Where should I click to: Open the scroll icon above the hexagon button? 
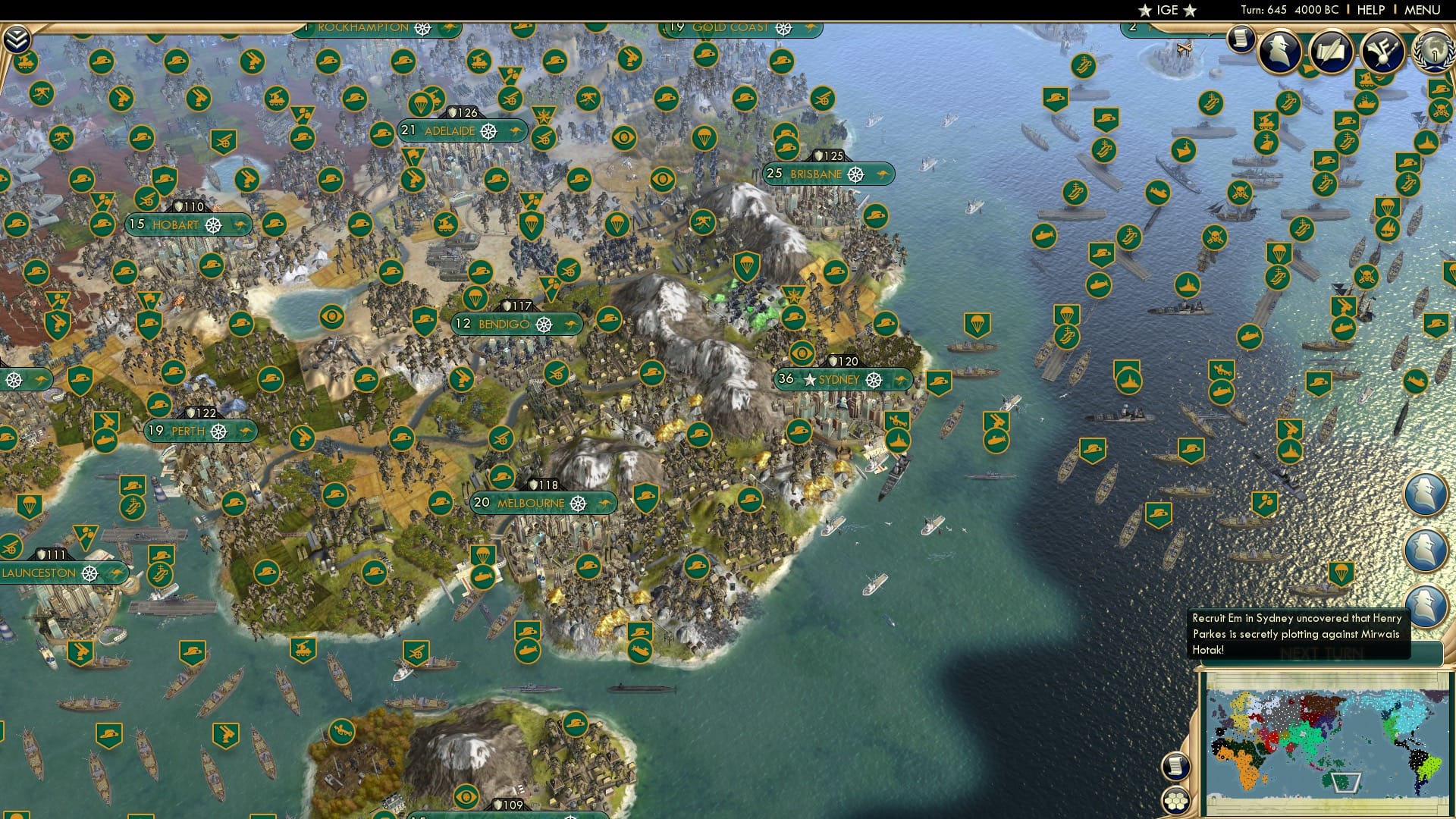(1175, 764)
